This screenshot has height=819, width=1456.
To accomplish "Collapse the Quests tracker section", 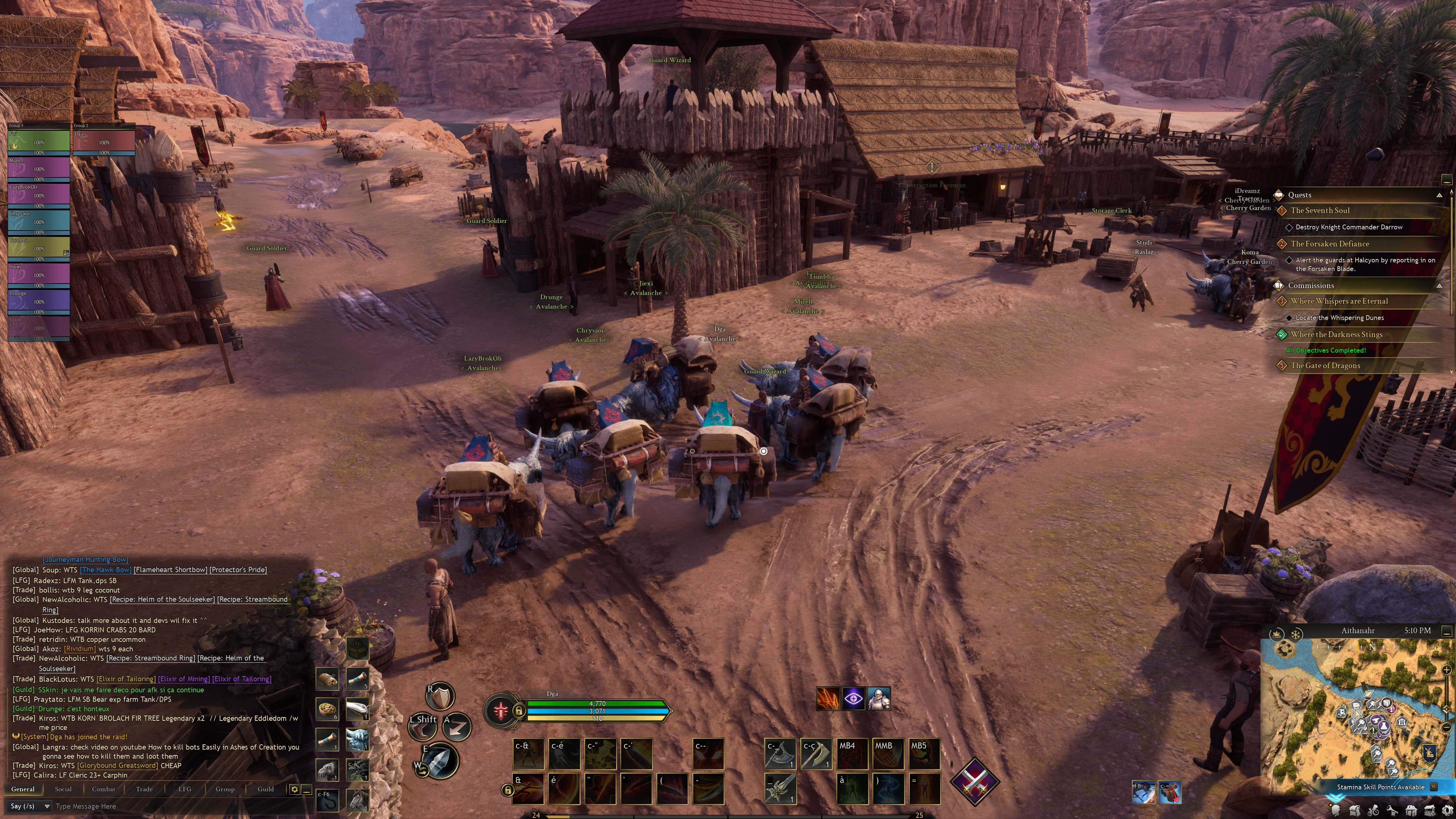I will (x=1439, y=195).
